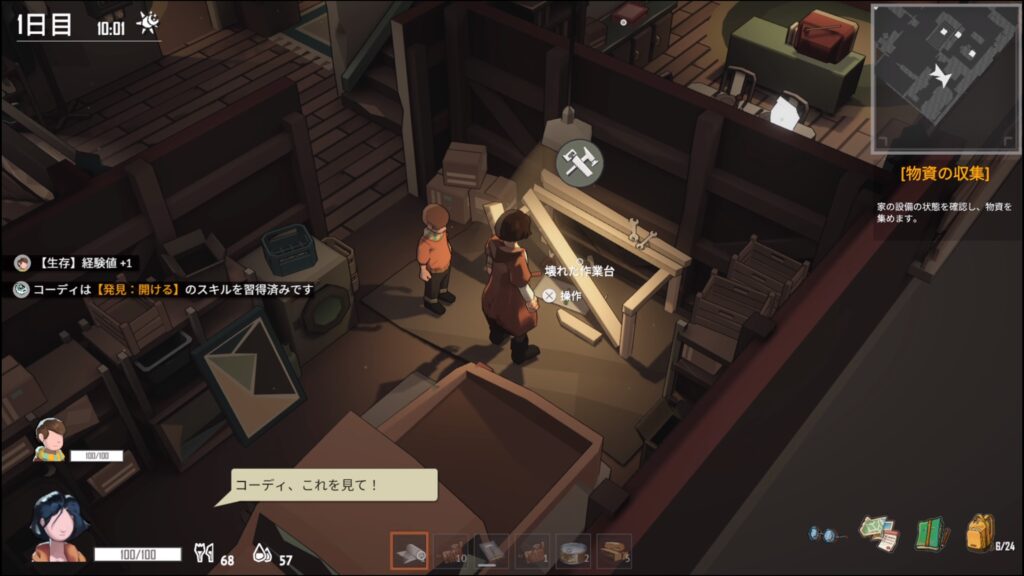The height and width of the screenshot is (576, 1024).
Task: Select the book item in the hotbar
Action: [x=491, y=551]
